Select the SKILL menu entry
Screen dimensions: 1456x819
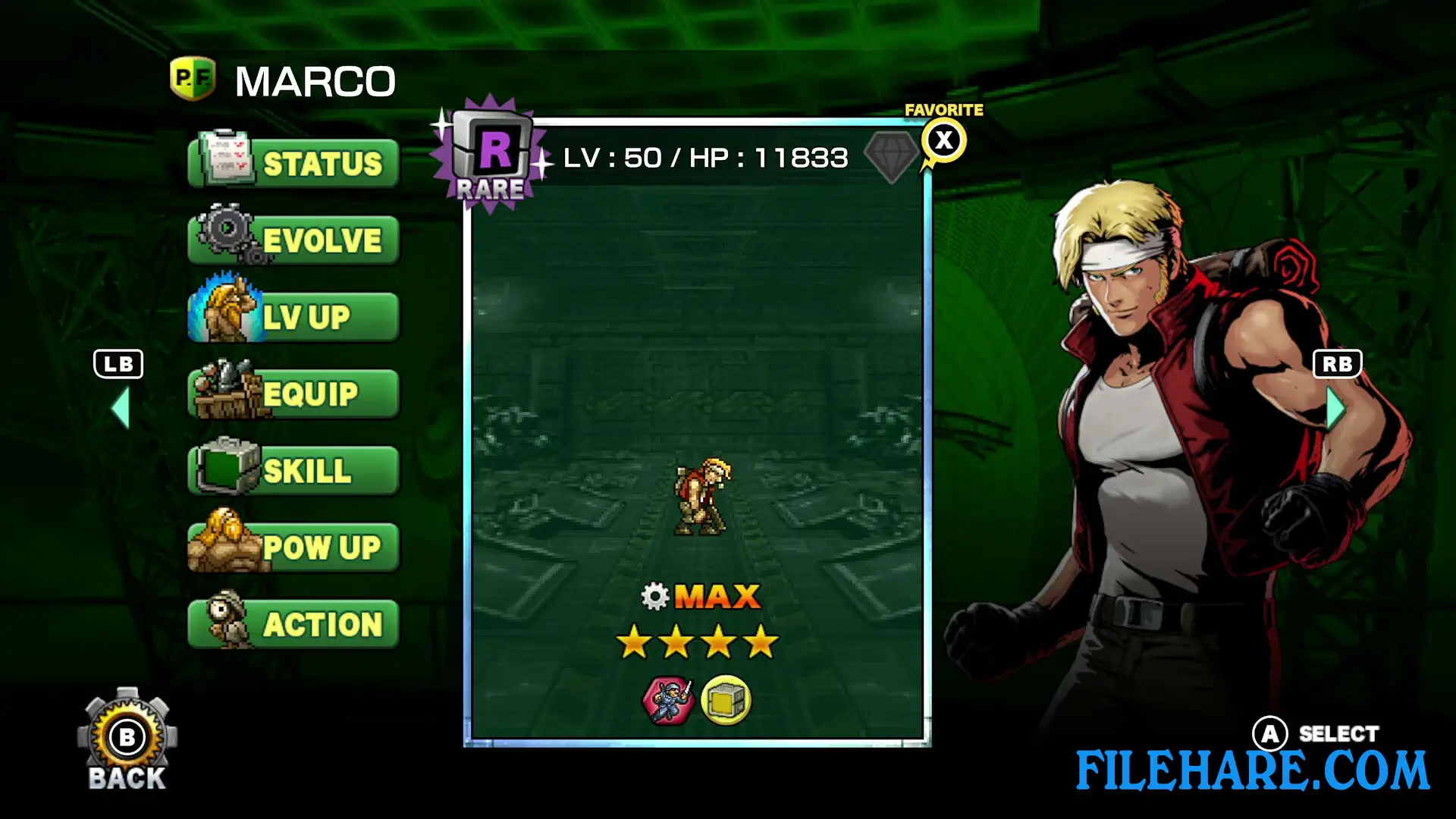tap(294, 471)
